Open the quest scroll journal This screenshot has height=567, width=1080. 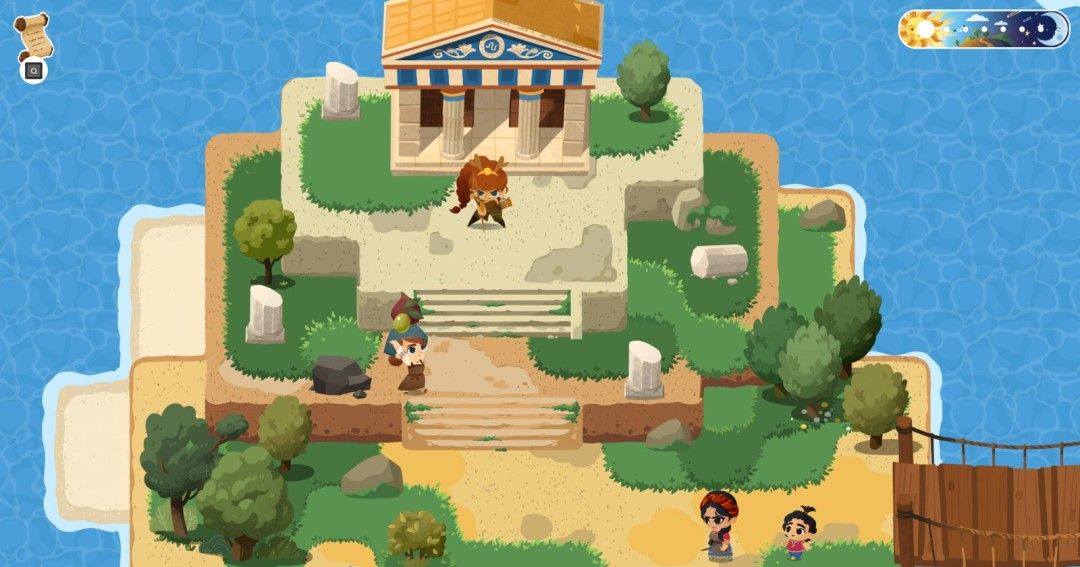pos(32,36)
